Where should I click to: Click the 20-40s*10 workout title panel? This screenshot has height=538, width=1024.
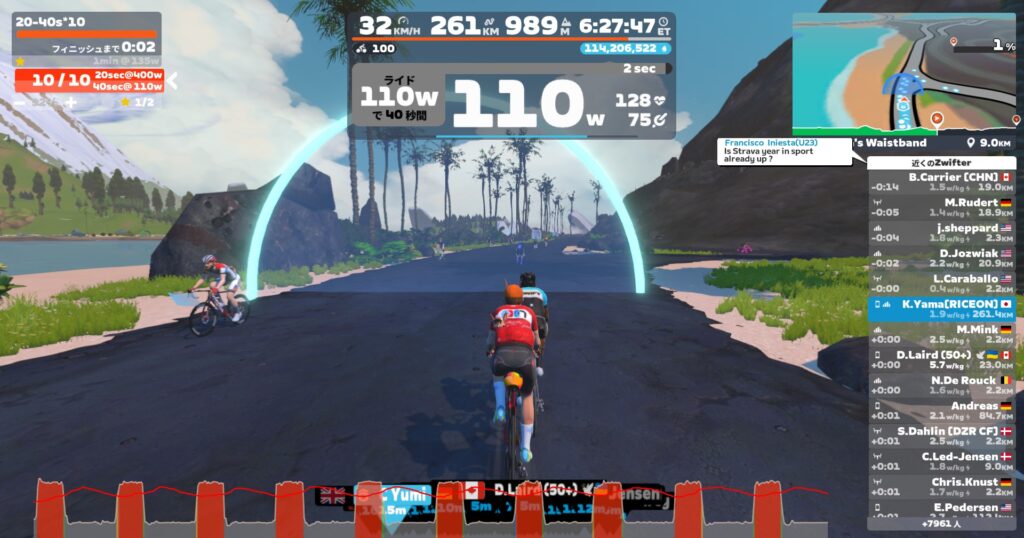coord(86,20)
